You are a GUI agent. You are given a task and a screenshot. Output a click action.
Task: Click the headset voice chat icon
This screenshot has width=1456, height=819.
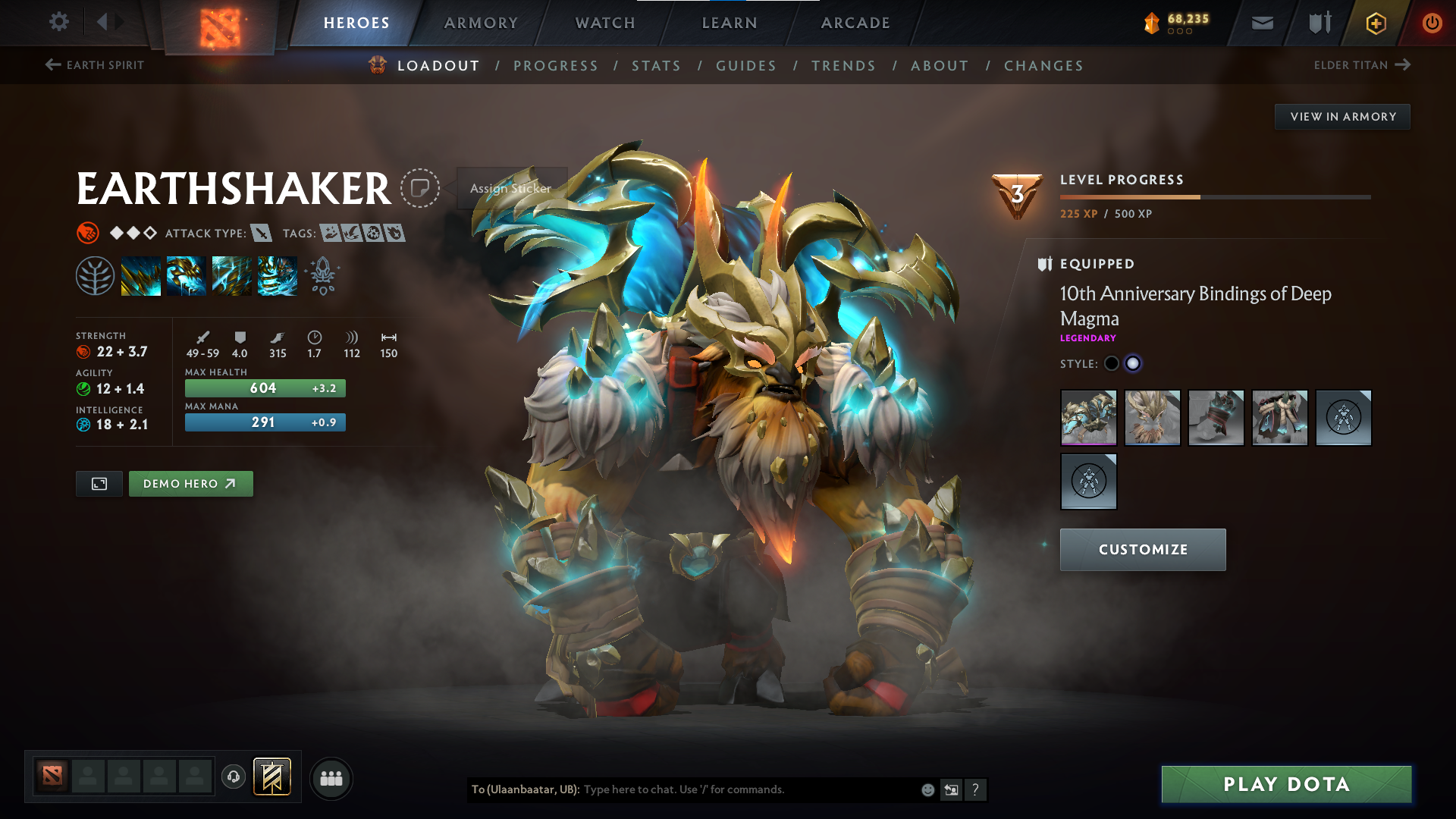coord(233,777)
